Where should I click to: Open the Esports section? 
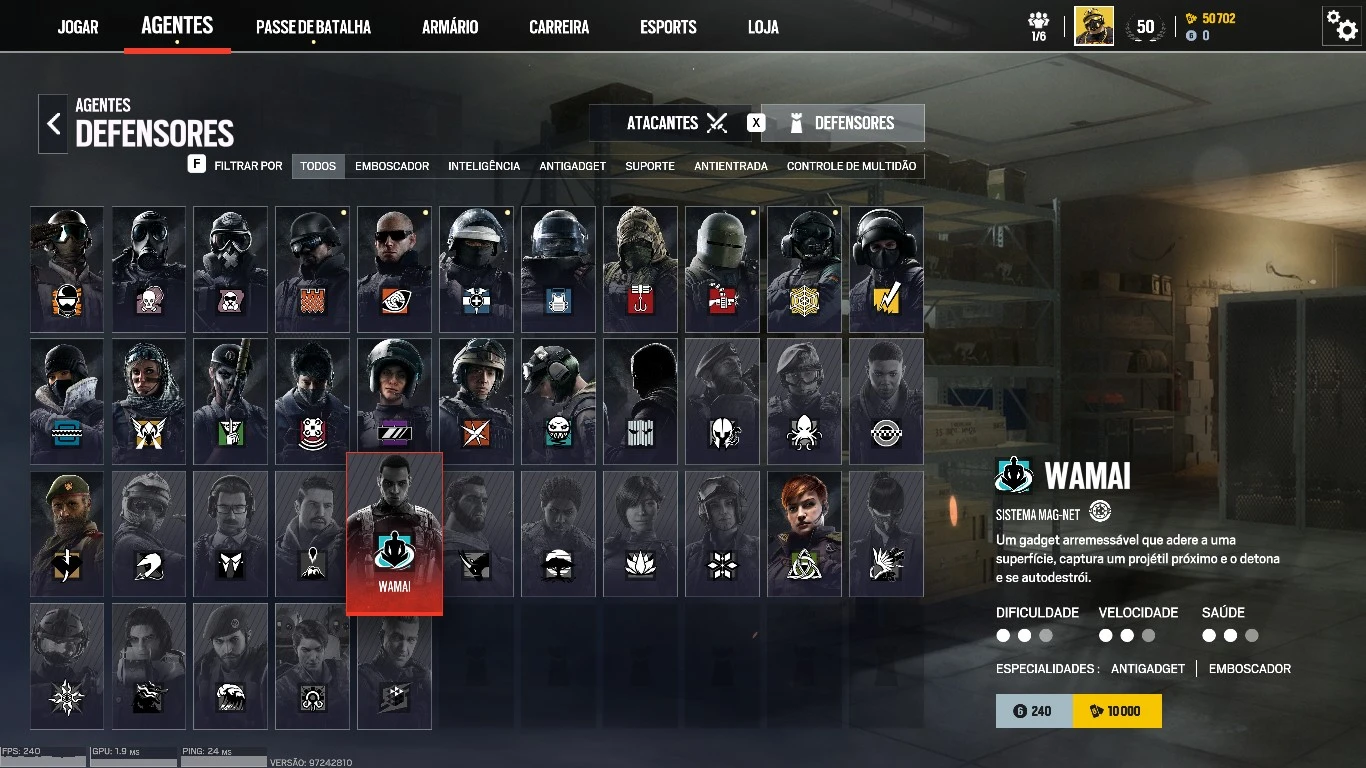(x=668, y=27)
